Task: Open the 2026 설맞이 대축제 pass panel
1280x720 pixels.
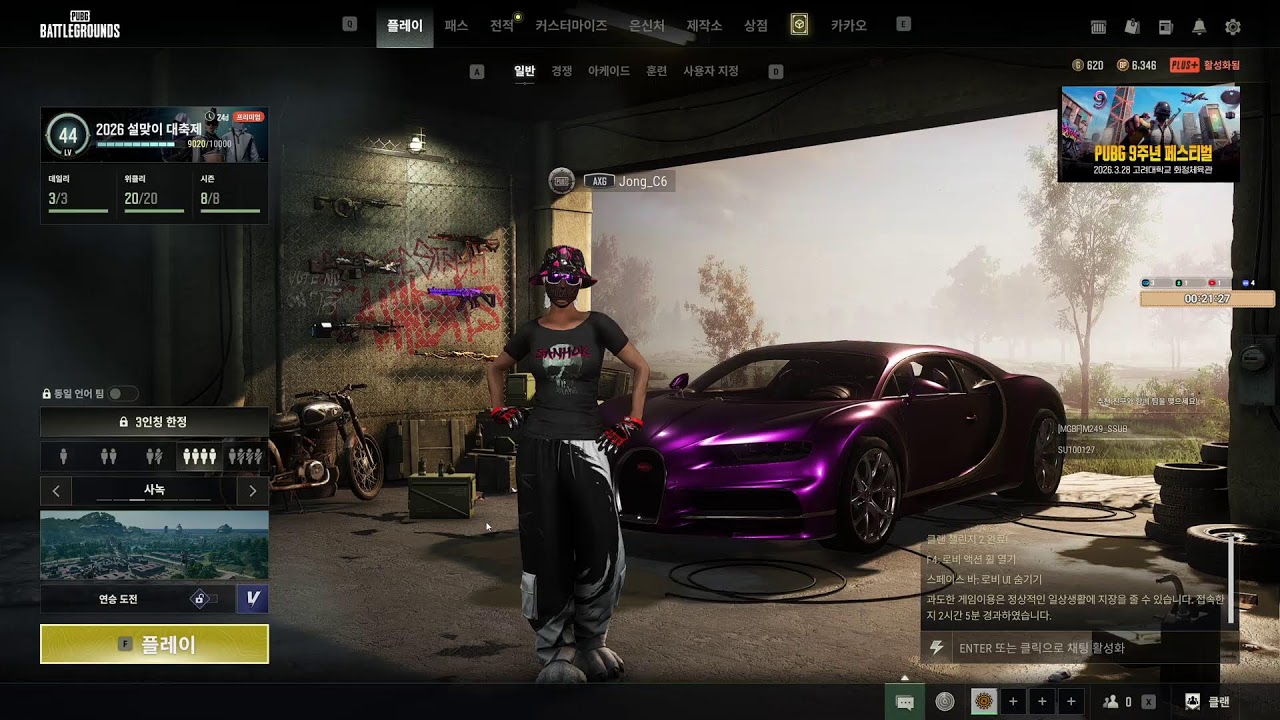Action: 154,136
